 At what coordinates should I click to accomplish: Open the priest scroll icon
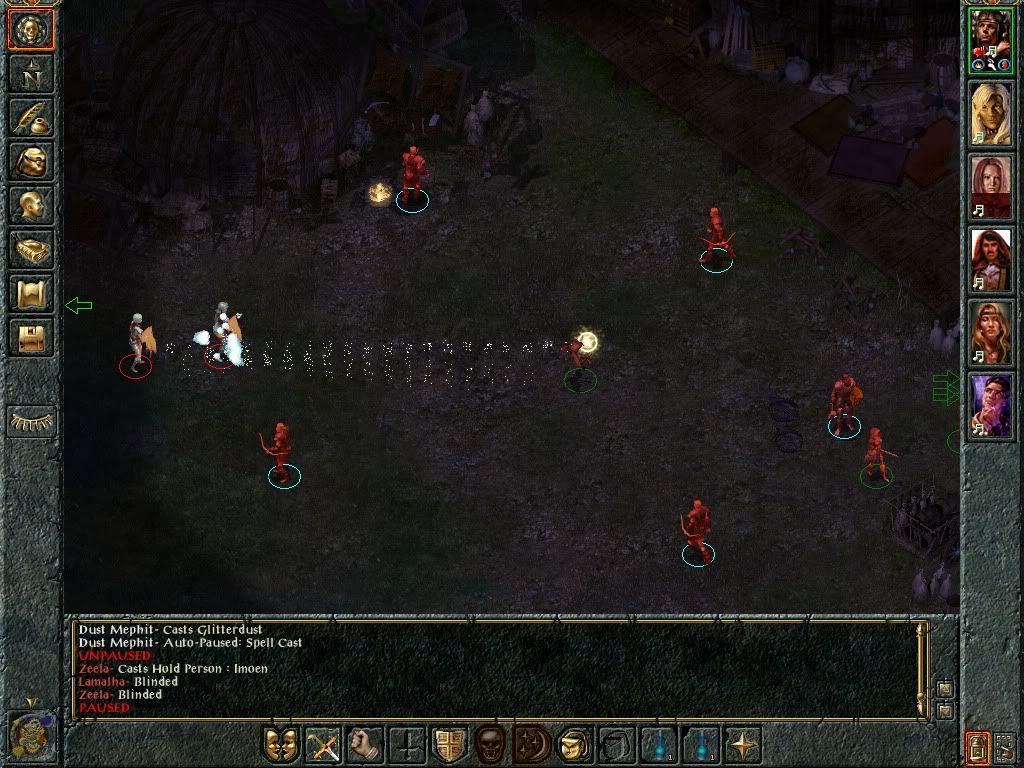click(x=30, y=293)
